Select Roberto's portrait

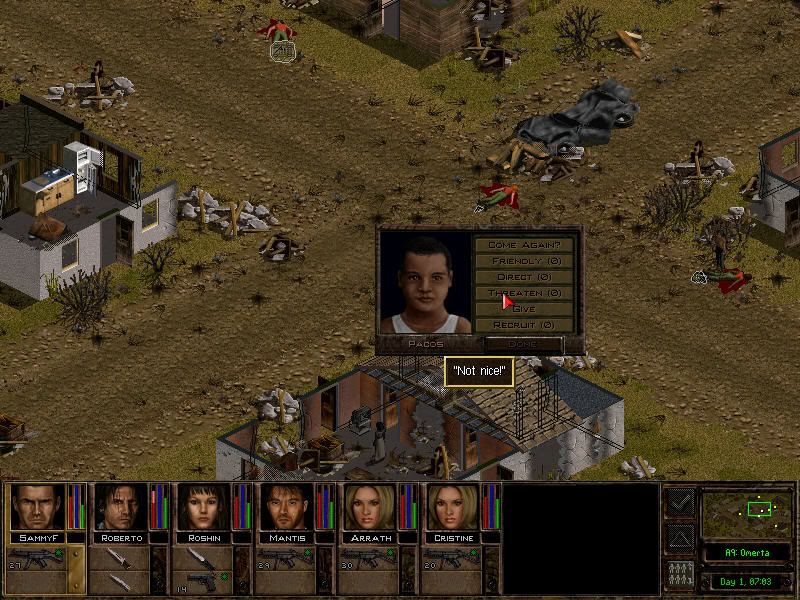click(120, 507)
